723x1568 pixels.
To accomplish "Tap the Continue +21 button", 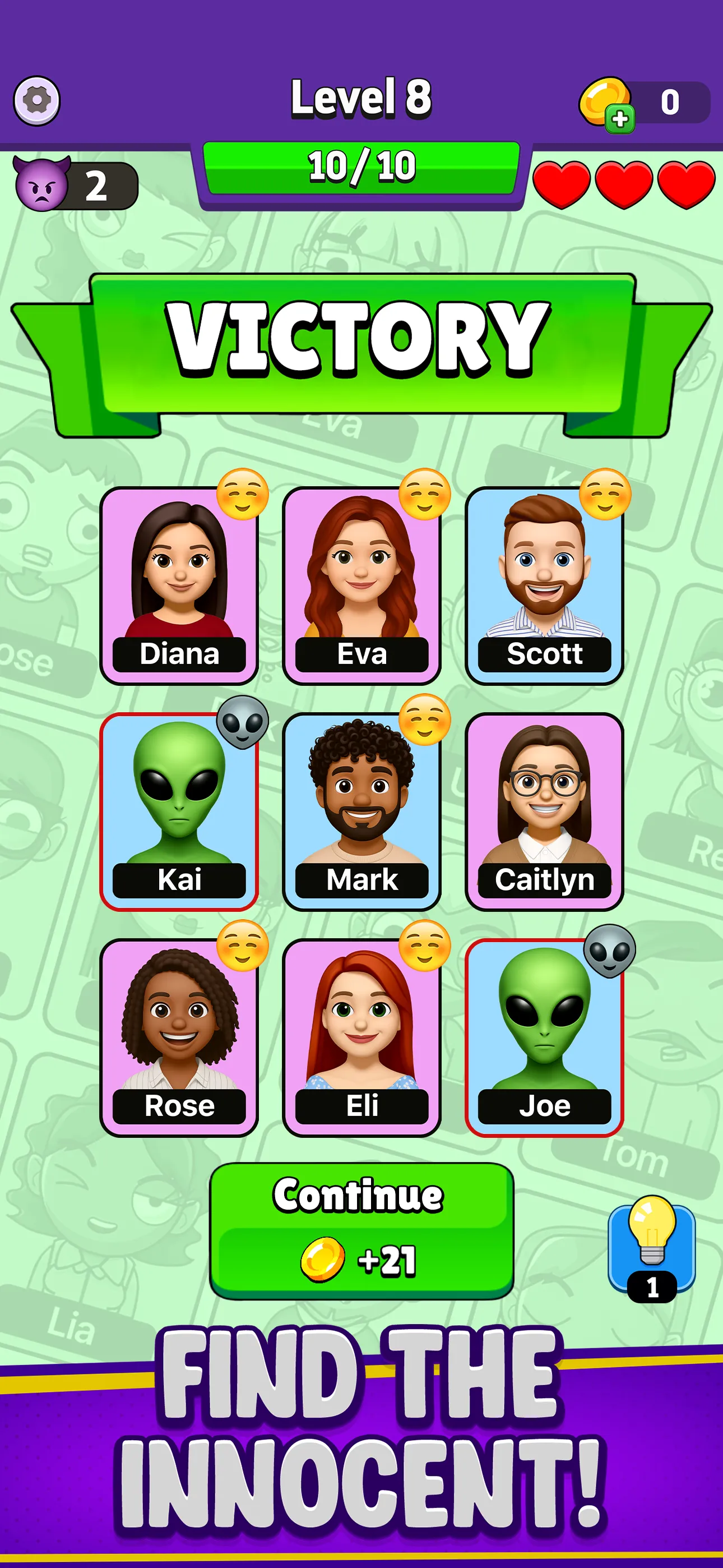I will tap(361, 1230).
